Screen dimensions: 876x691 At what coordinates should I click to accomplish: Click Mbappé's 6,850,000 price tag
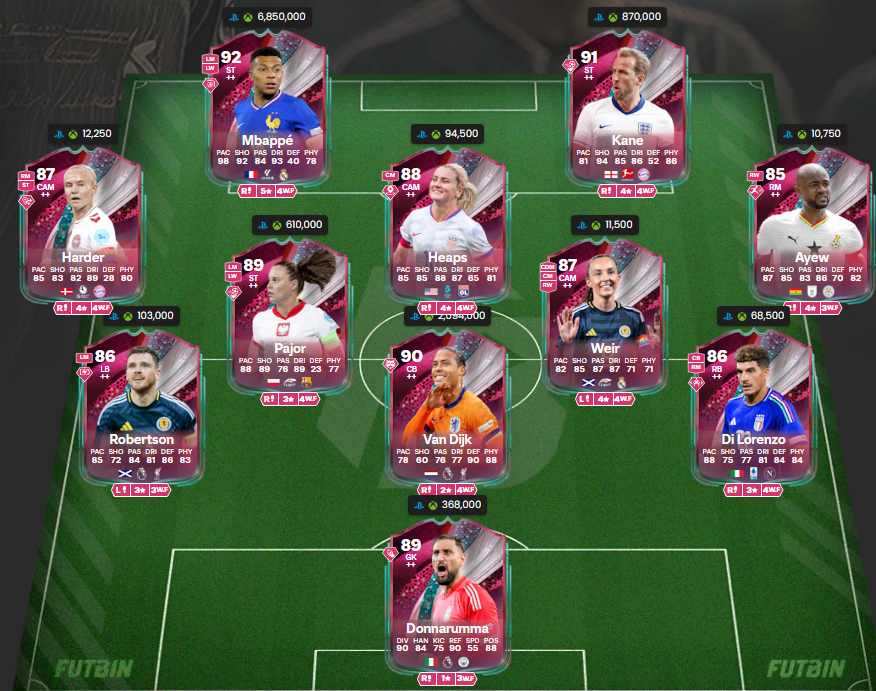coord(267,17)
